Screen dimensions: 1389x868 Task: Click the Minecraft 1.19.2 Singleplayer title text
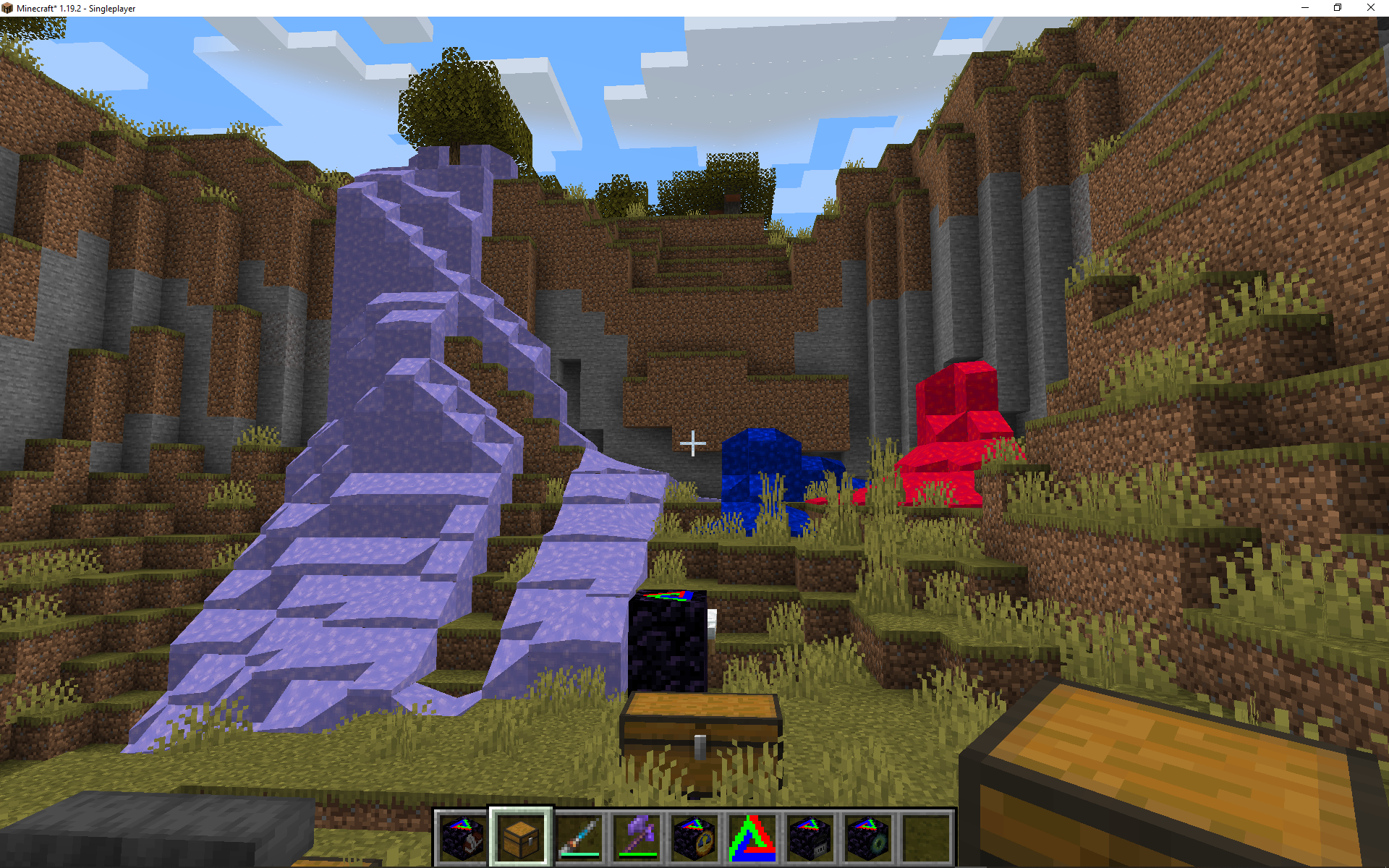pos(76,8)
